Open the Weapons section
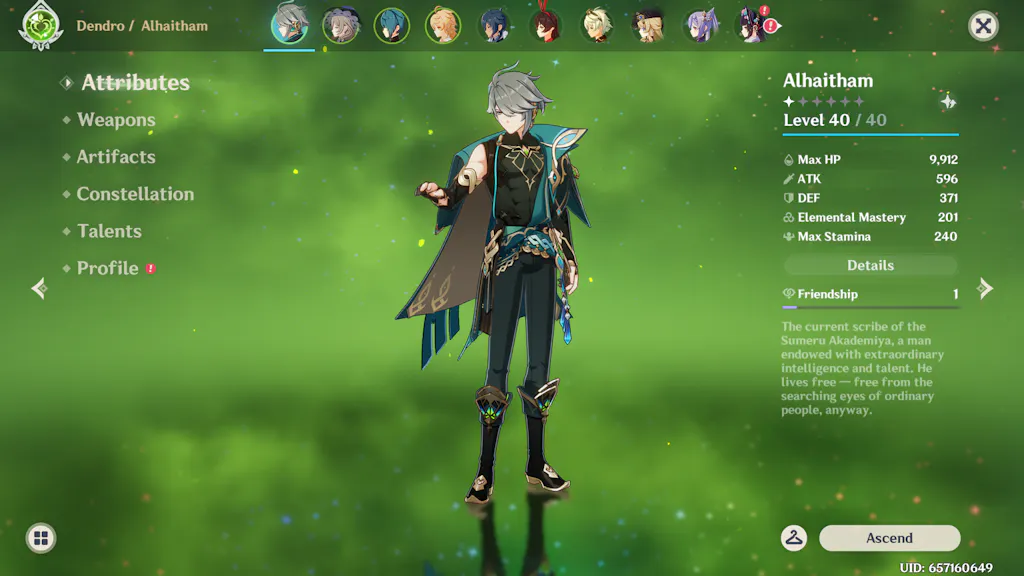The width and height of the screenshot is (1024, 576). click(x=116, y=120)
